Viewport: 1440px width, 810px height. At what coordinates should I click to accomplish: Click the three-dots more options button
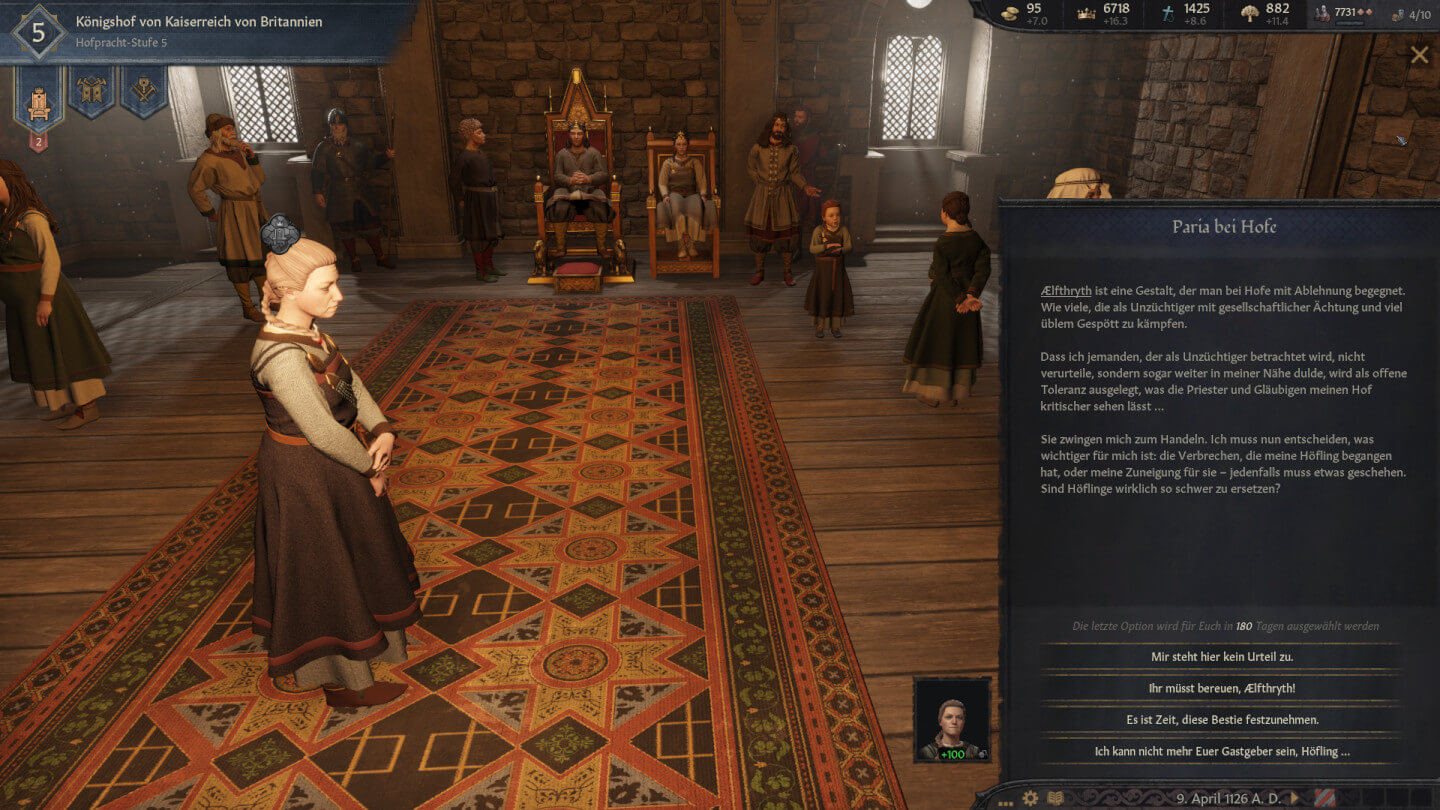point(1005,800)
